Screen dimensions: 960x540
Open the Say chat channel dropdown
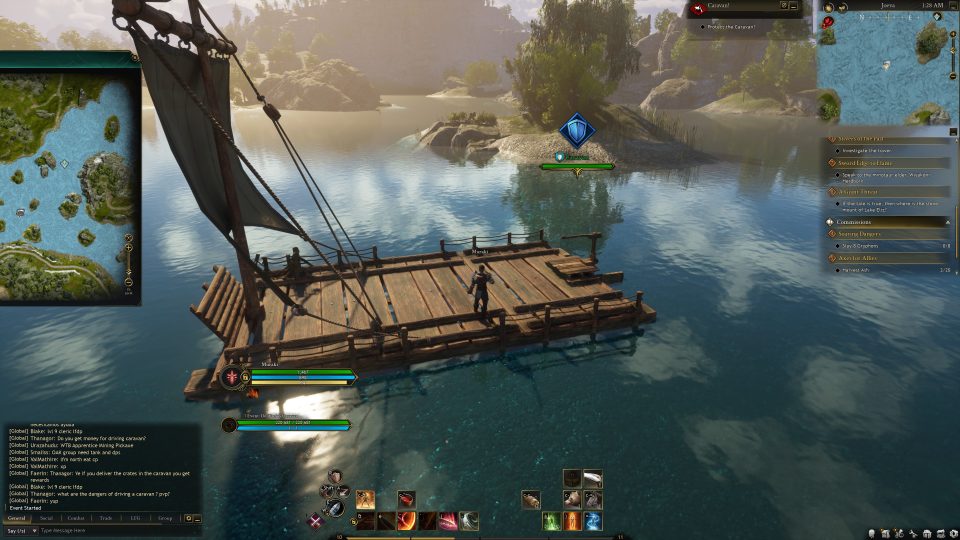coord(19,530)
